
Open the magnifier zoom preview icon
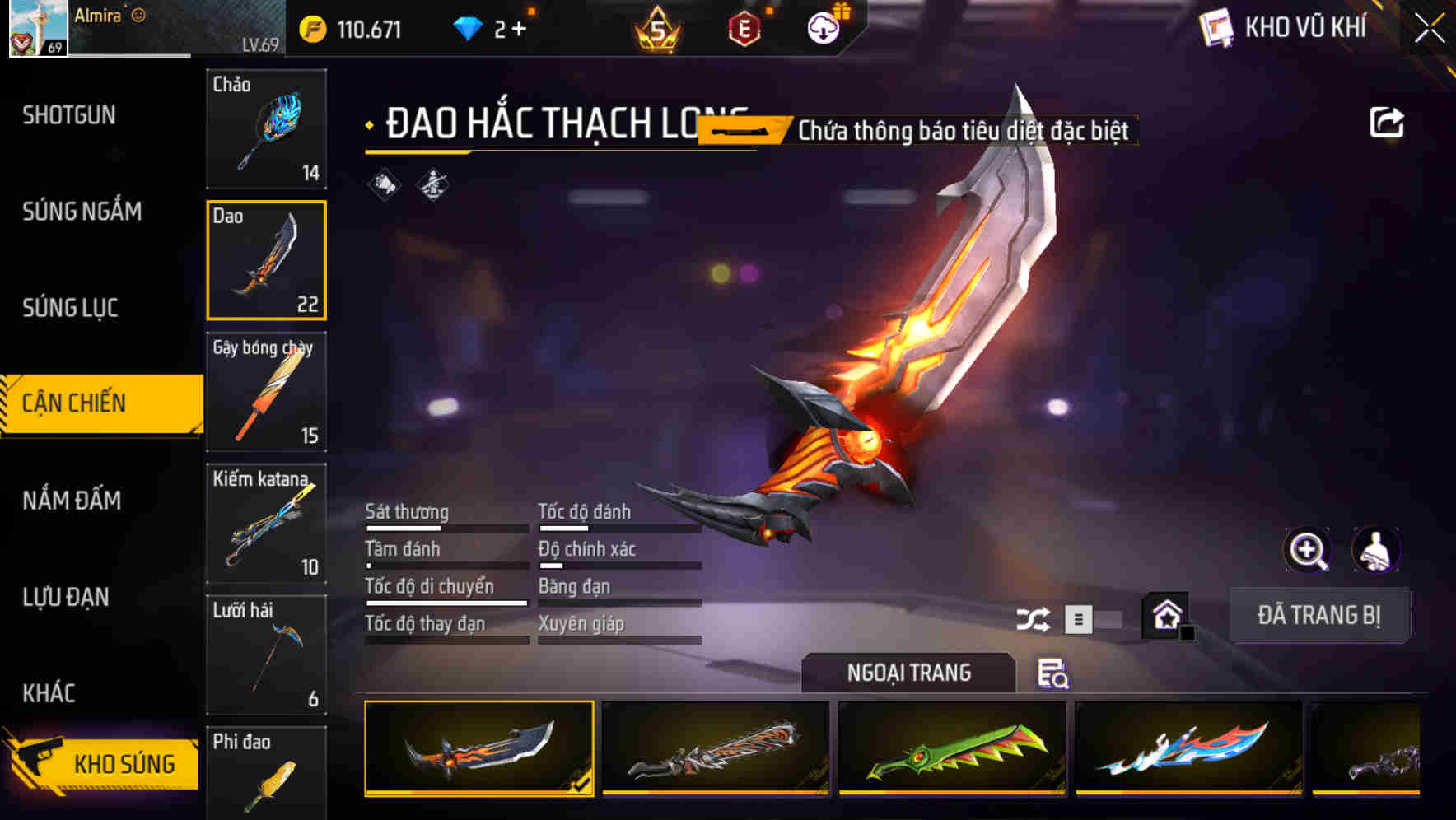1307,550
